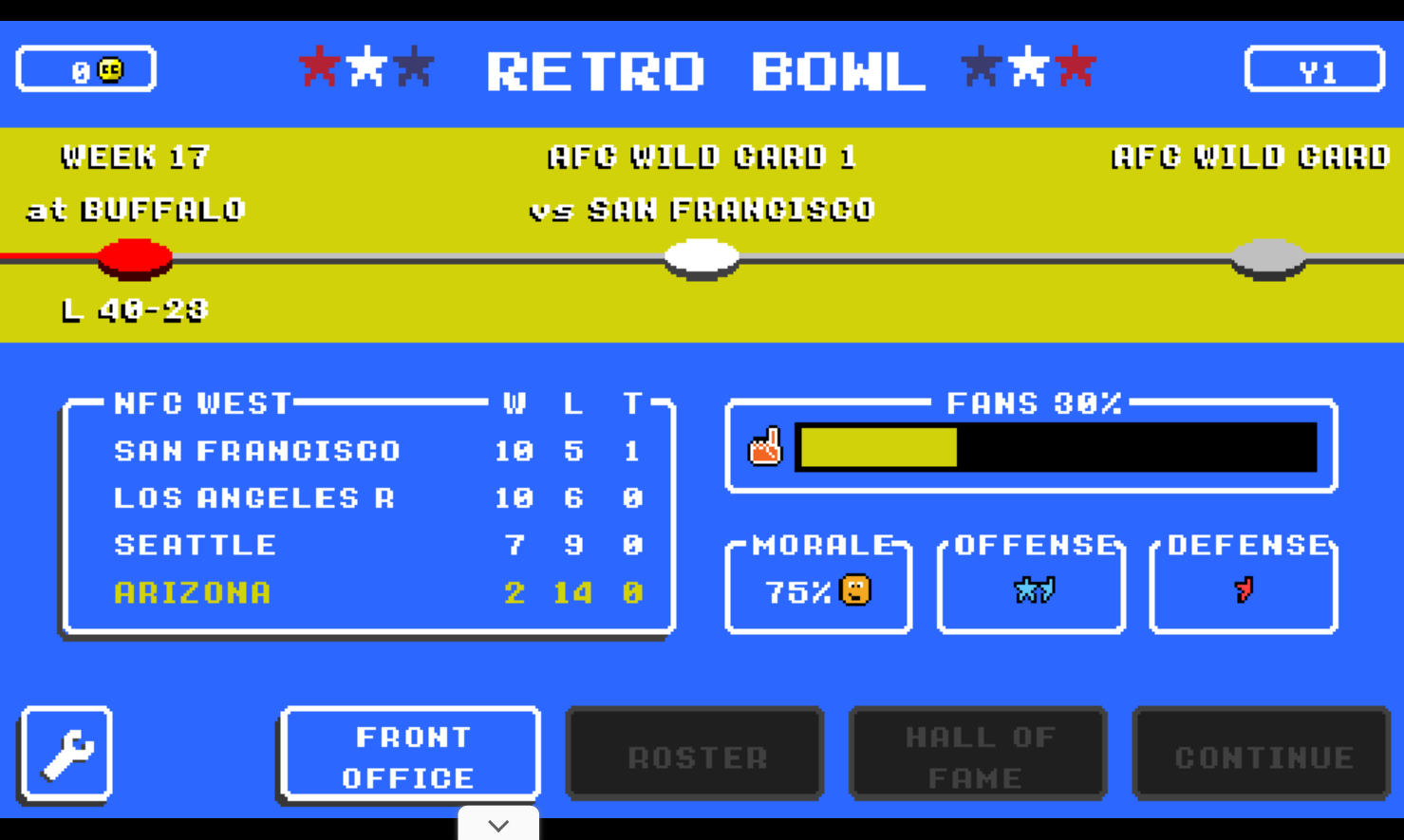Select the Y1 season indicator
Viewport: 1404px width, 840px height.
(1314, 67)
